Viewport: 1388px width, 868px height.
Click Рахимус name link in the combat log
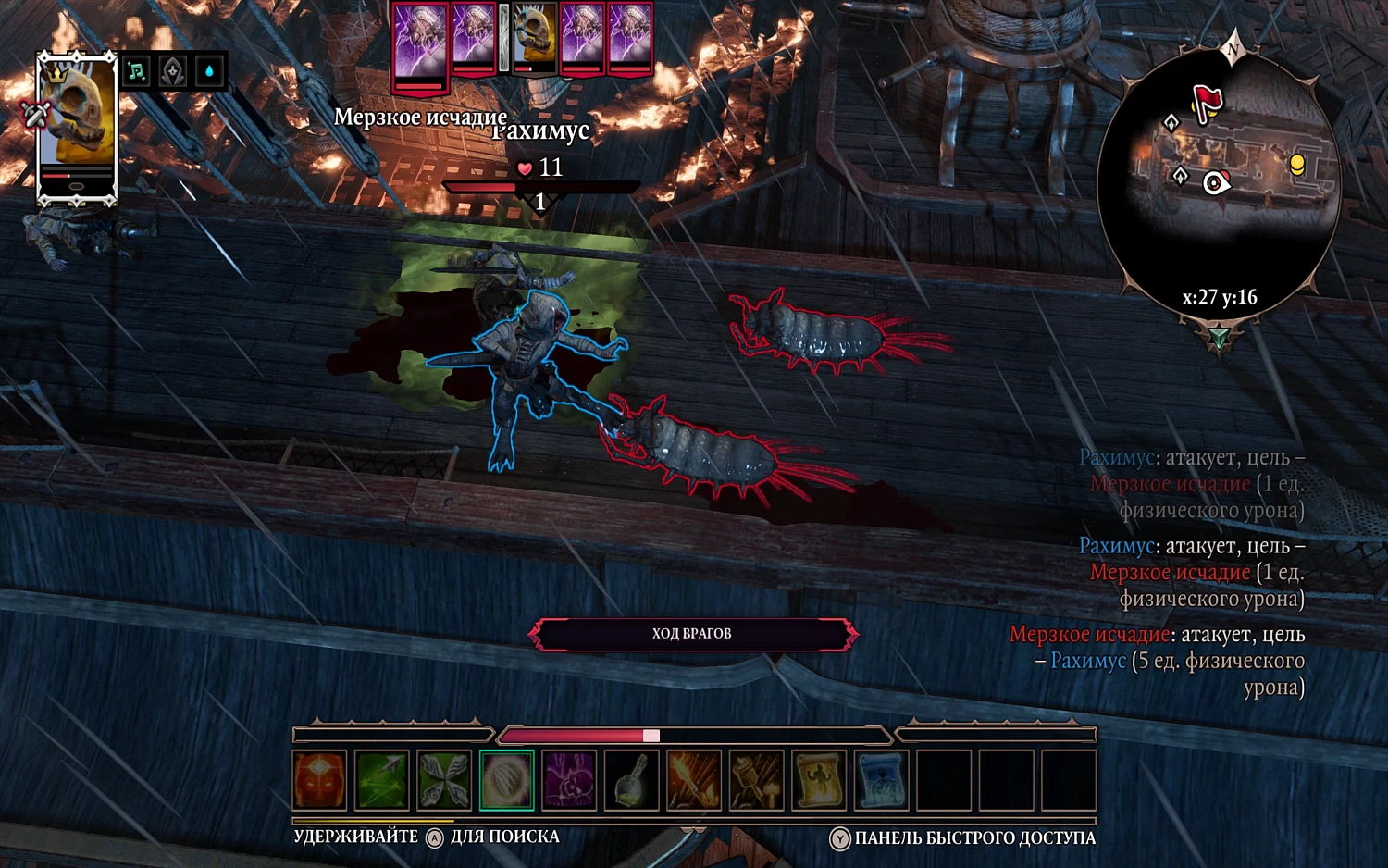[1116, 546]
